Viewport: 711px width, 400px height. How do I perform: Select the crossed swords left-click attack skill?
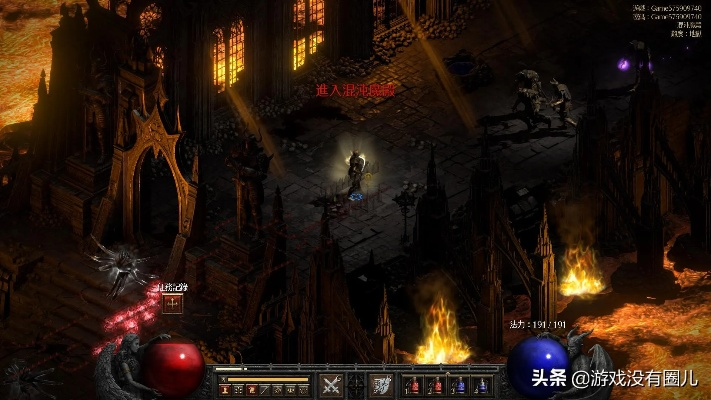331,384
